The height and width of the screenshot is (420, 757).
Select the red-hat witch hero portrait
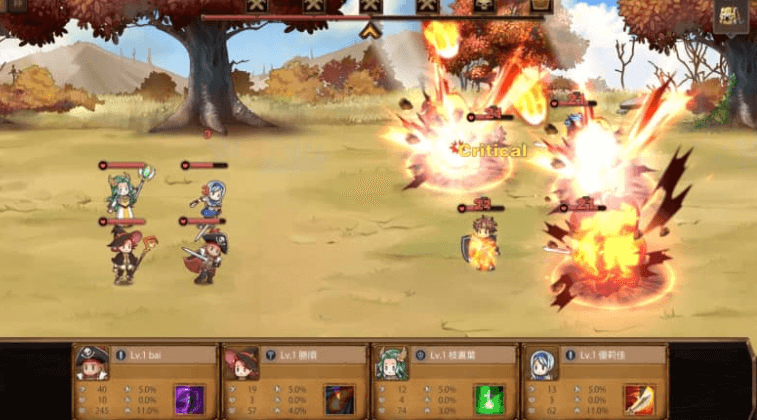[x=240, y=364]
